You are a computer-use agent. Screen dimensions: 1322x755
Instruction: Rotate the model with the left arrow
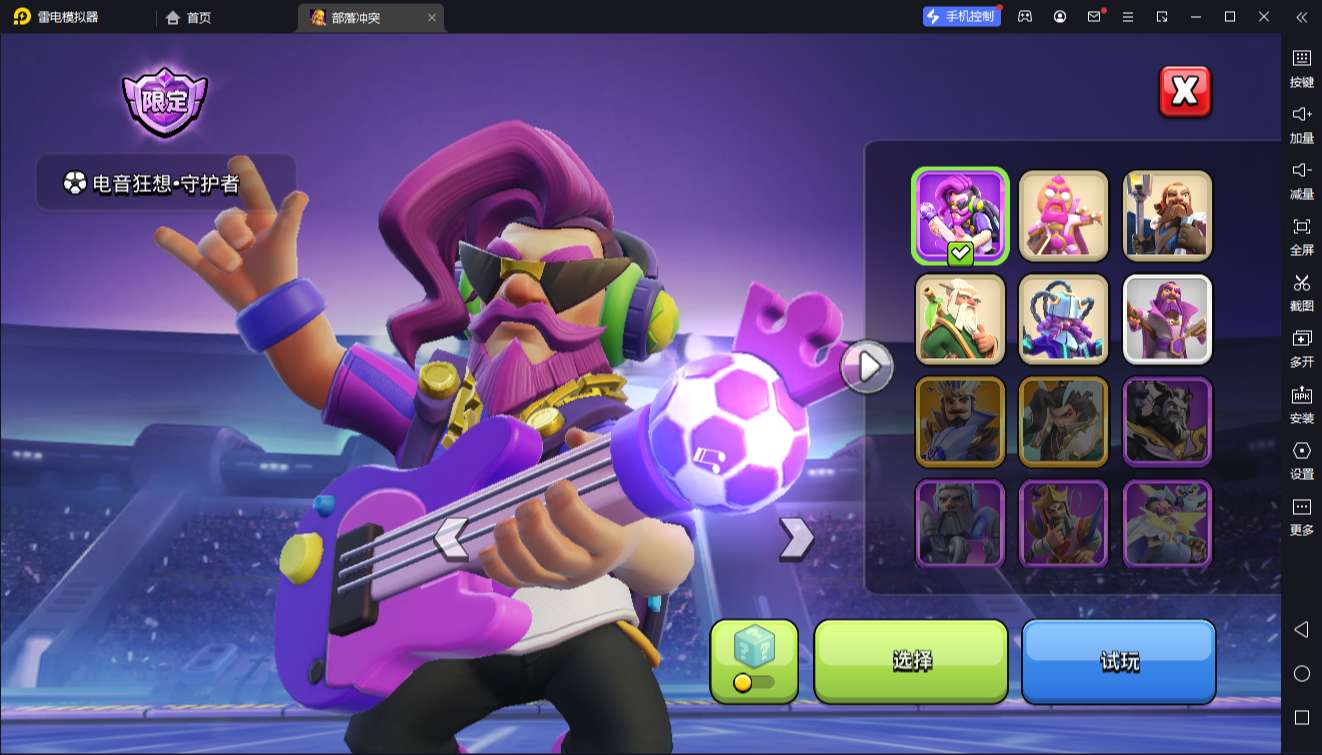[x=451, y=538]
